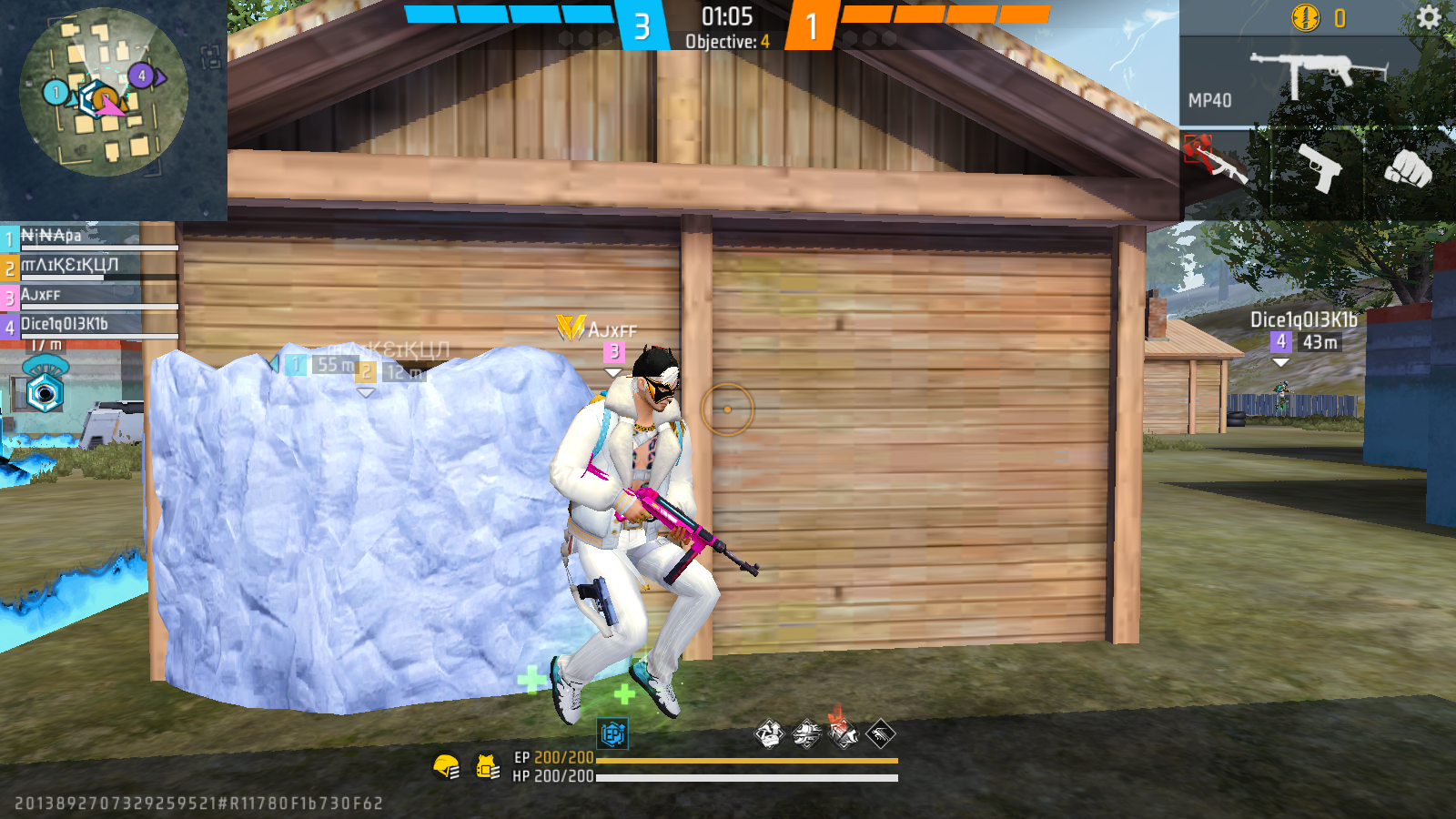Click the first diamond skill icon
Image resolution: width=1456 pixels, height=819 pixels.
pyautogui.click(x=769, y=733)
